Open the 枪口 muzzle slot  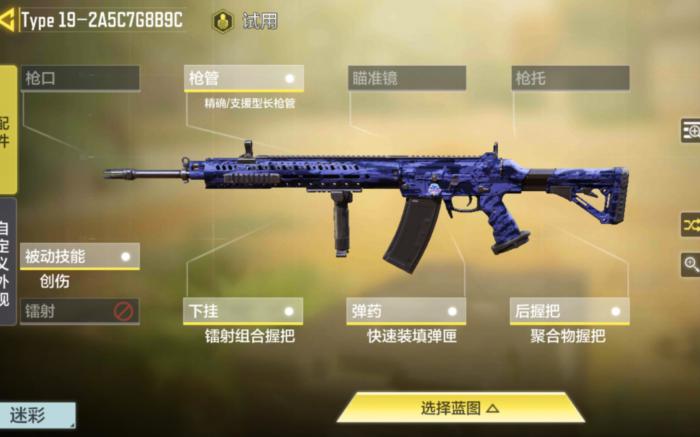[80, 78]
